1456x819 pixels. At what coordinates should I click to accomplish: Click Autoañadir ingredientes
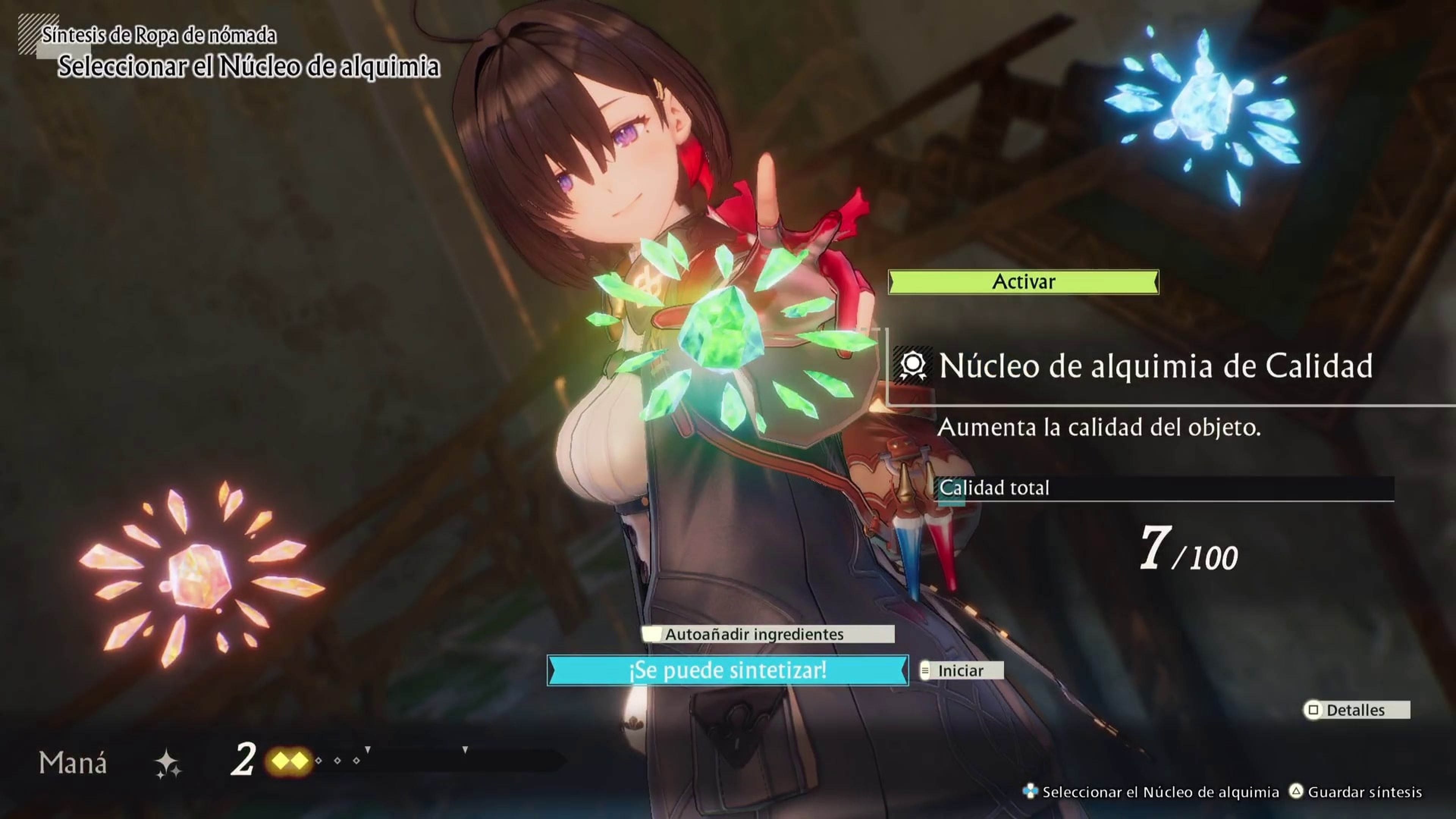pos(767,634)
